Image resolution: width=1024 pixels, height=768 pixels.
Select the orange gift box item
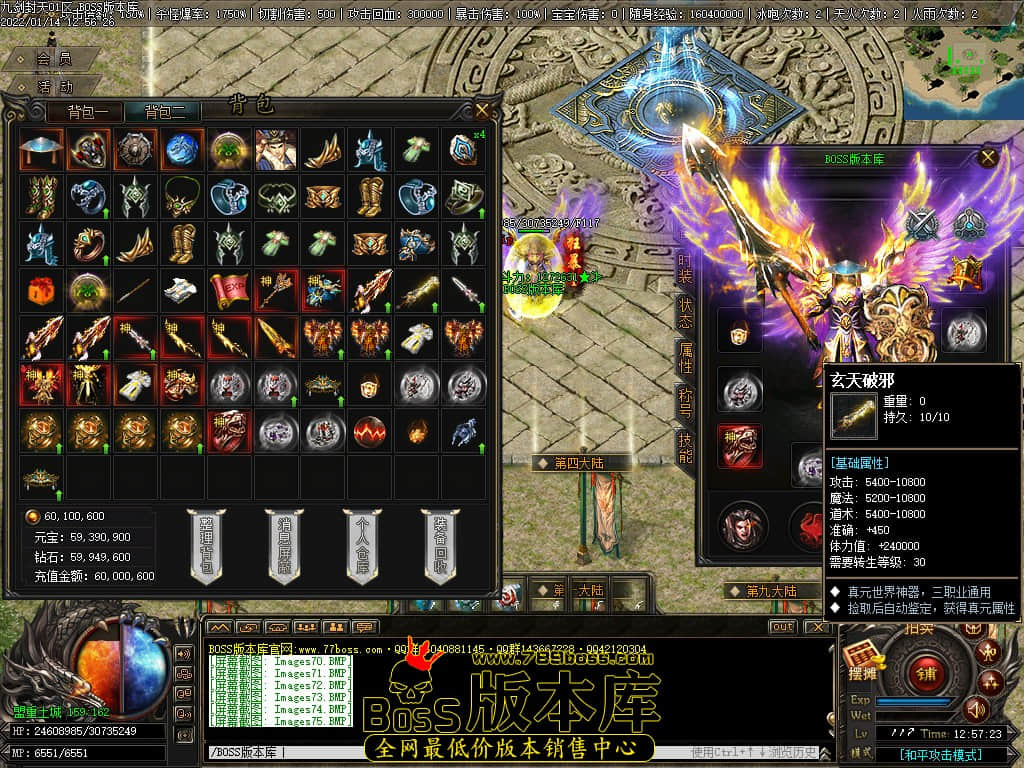40,290
